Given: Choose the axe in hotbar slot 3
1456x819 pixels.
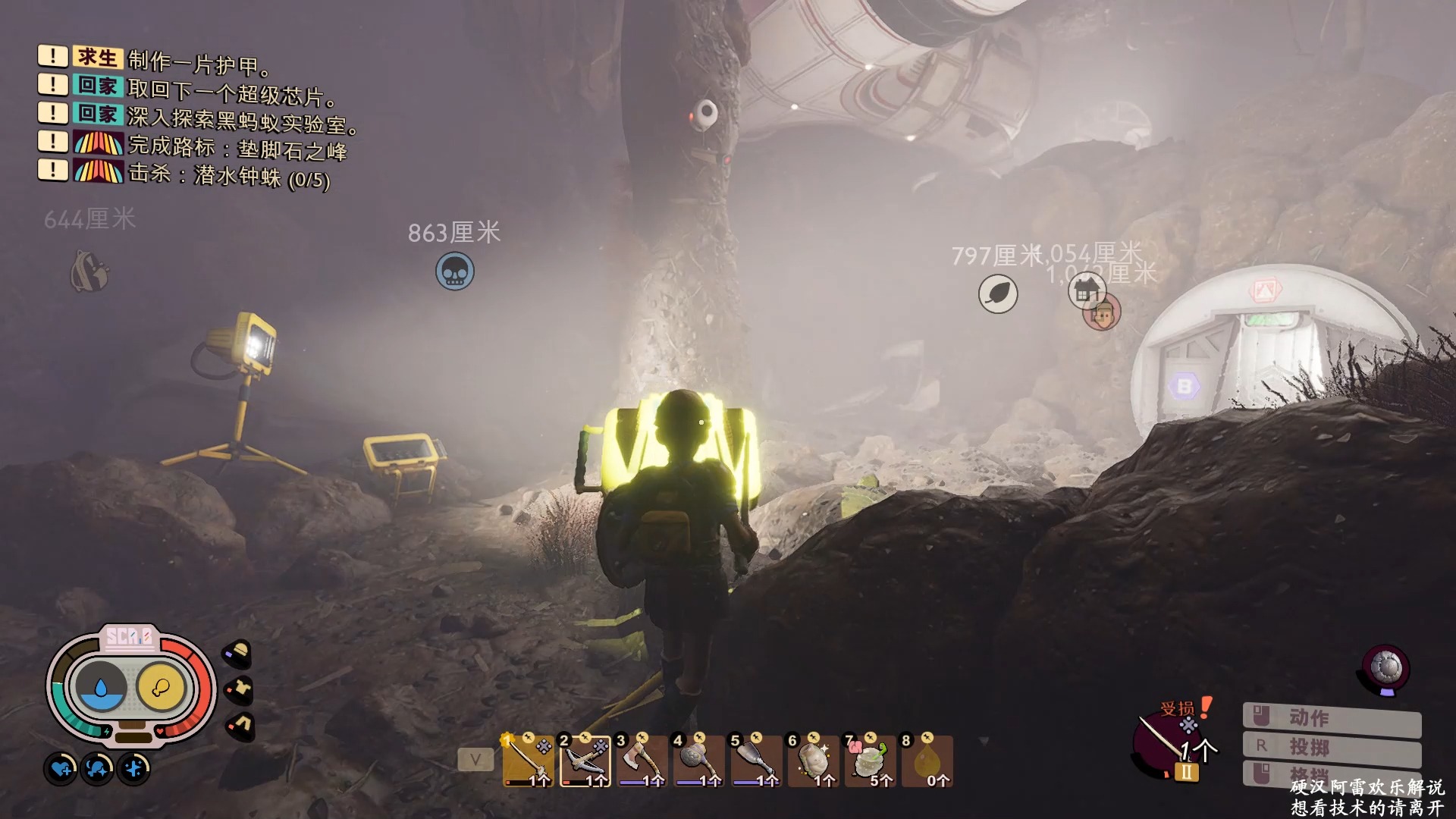Looking at the screenshot, I should pyautogui.click(x=642, y=761).
